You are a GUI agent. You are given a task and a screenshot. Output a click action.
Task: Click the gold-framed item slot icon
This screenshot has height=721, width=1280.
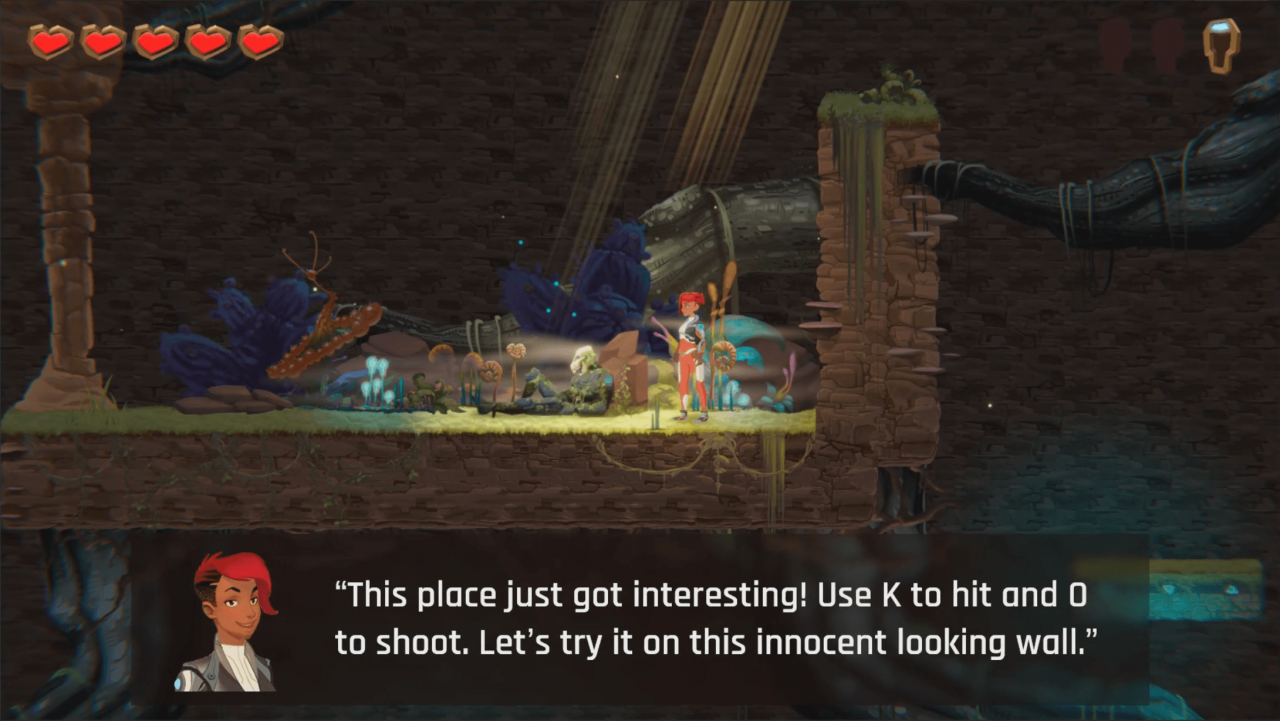pos(1220,45)
